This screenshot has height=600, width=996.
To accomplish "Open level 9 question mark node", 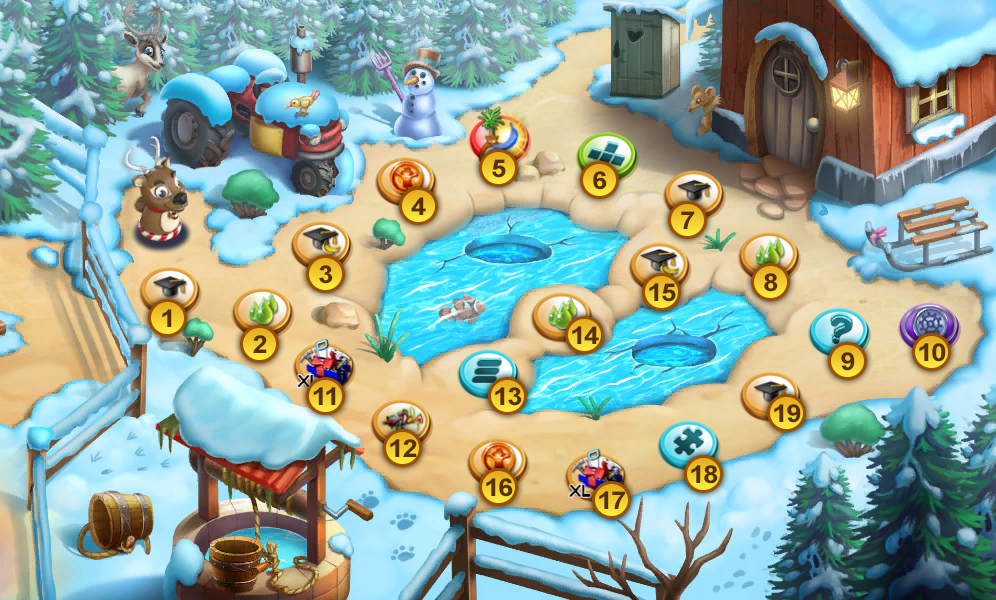I will (837, 330).
